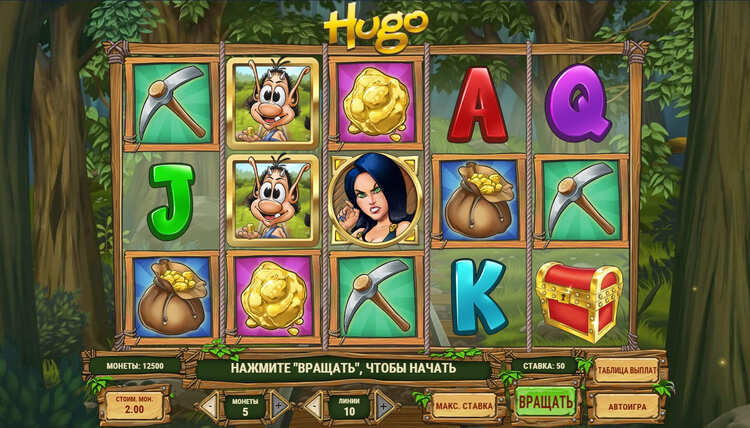Increase the coins (МОНЕТЫ) count

coord(281,405)
